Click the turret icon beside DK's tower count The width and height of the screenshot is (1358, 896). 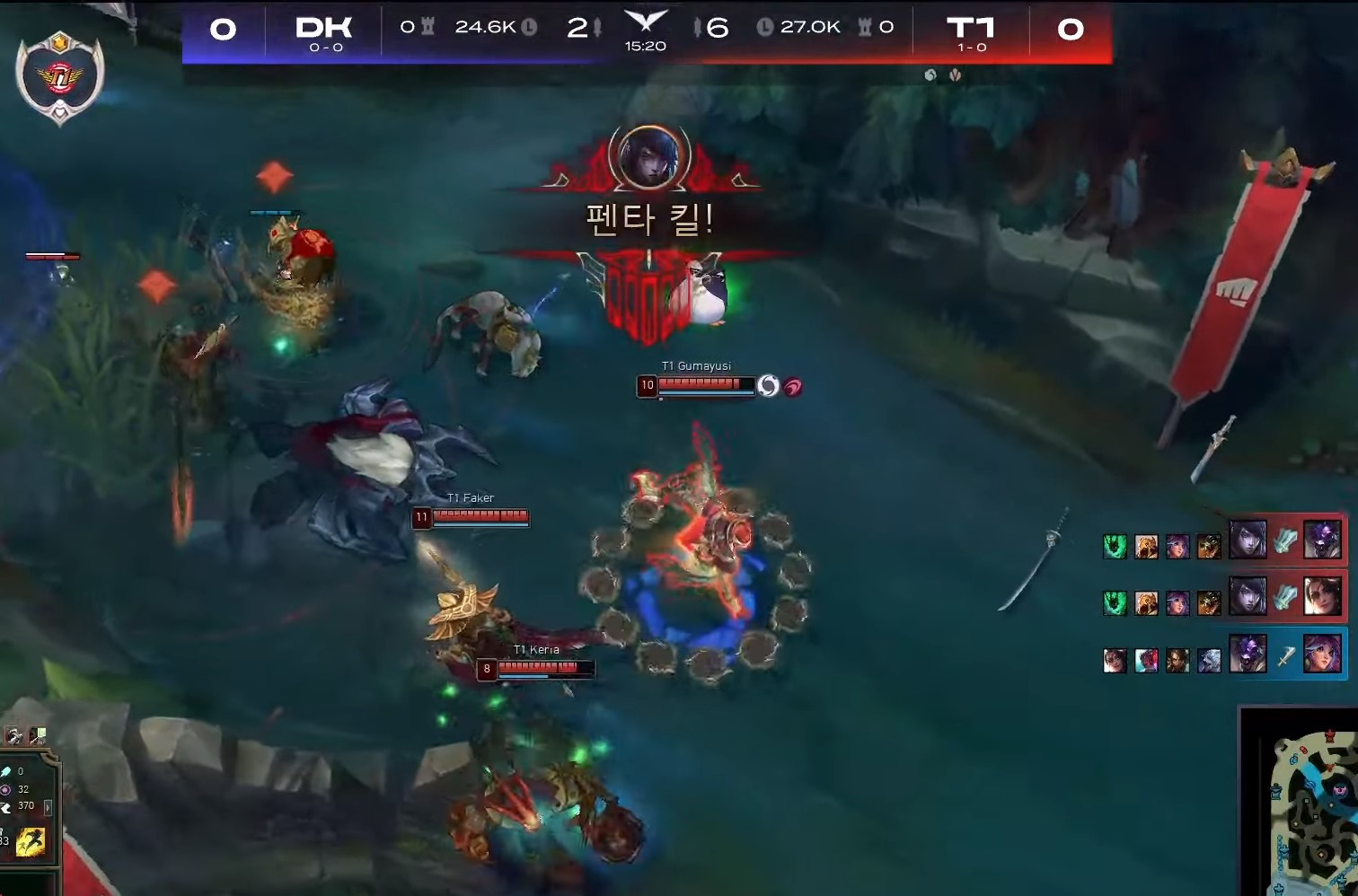tap(429, 27)
